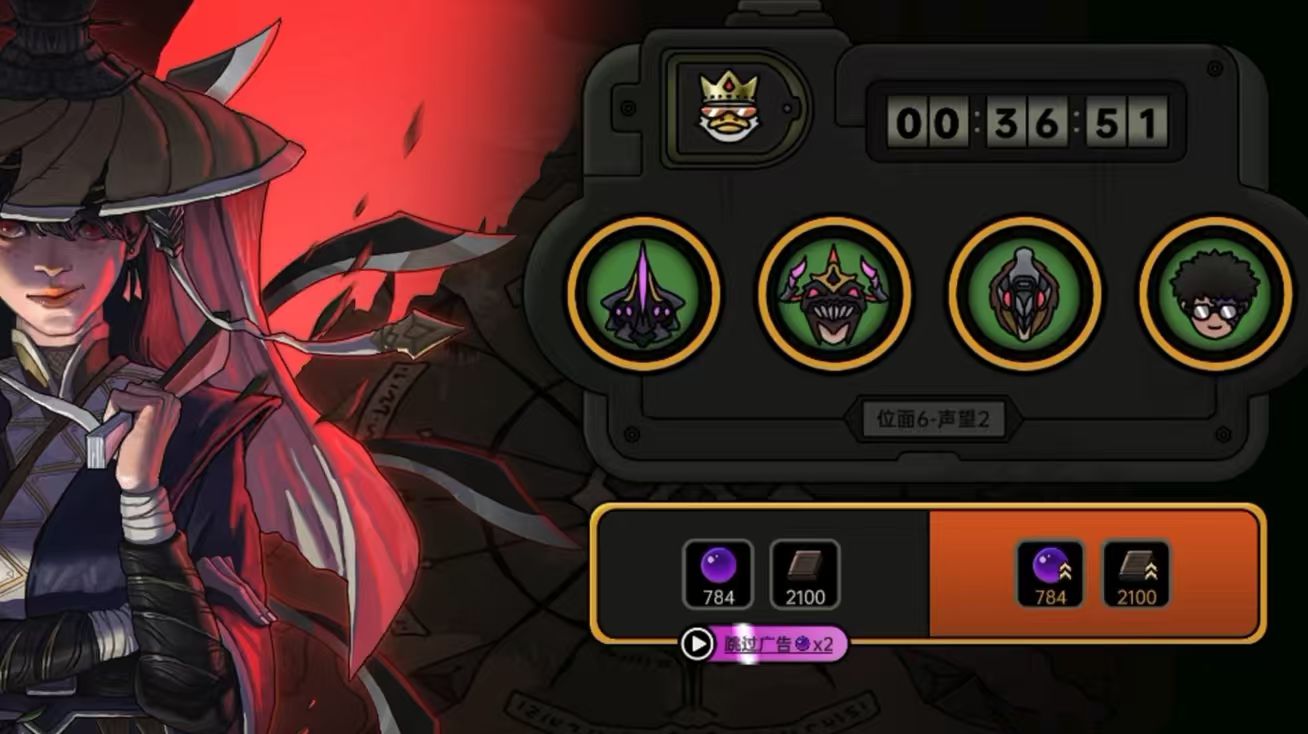Image resolution: width=1308 pixels, height=734 pixels.
Task: Select the purple orb reward on dark panel
Action: (x=718, y=574)
